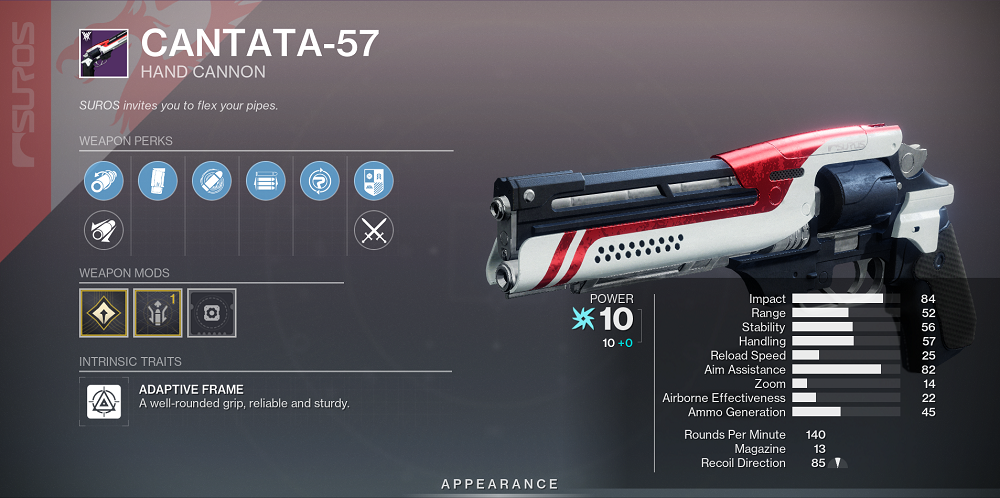Select the stacked magazines perk
Viewport: 1000px width, 498px height.
(x=266, y=182)
